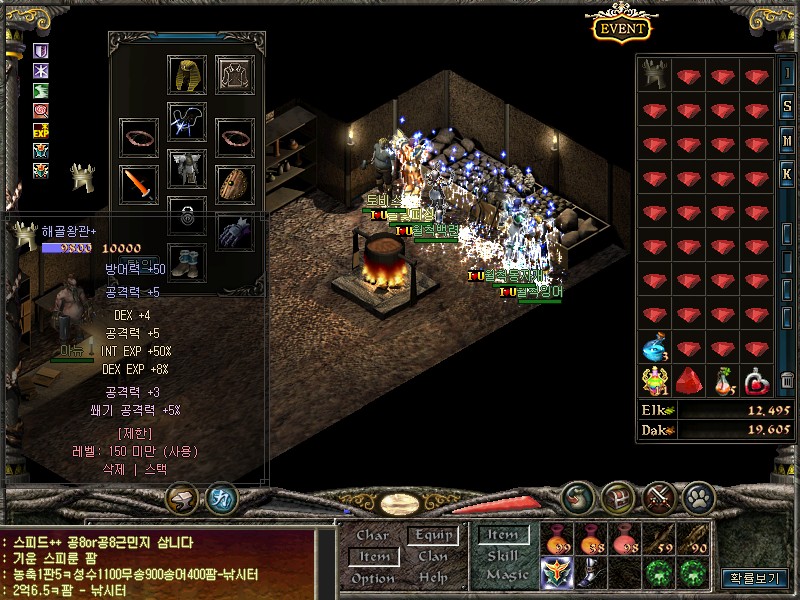
Task: Click the orange sword weapon slot
Action: 138,184
